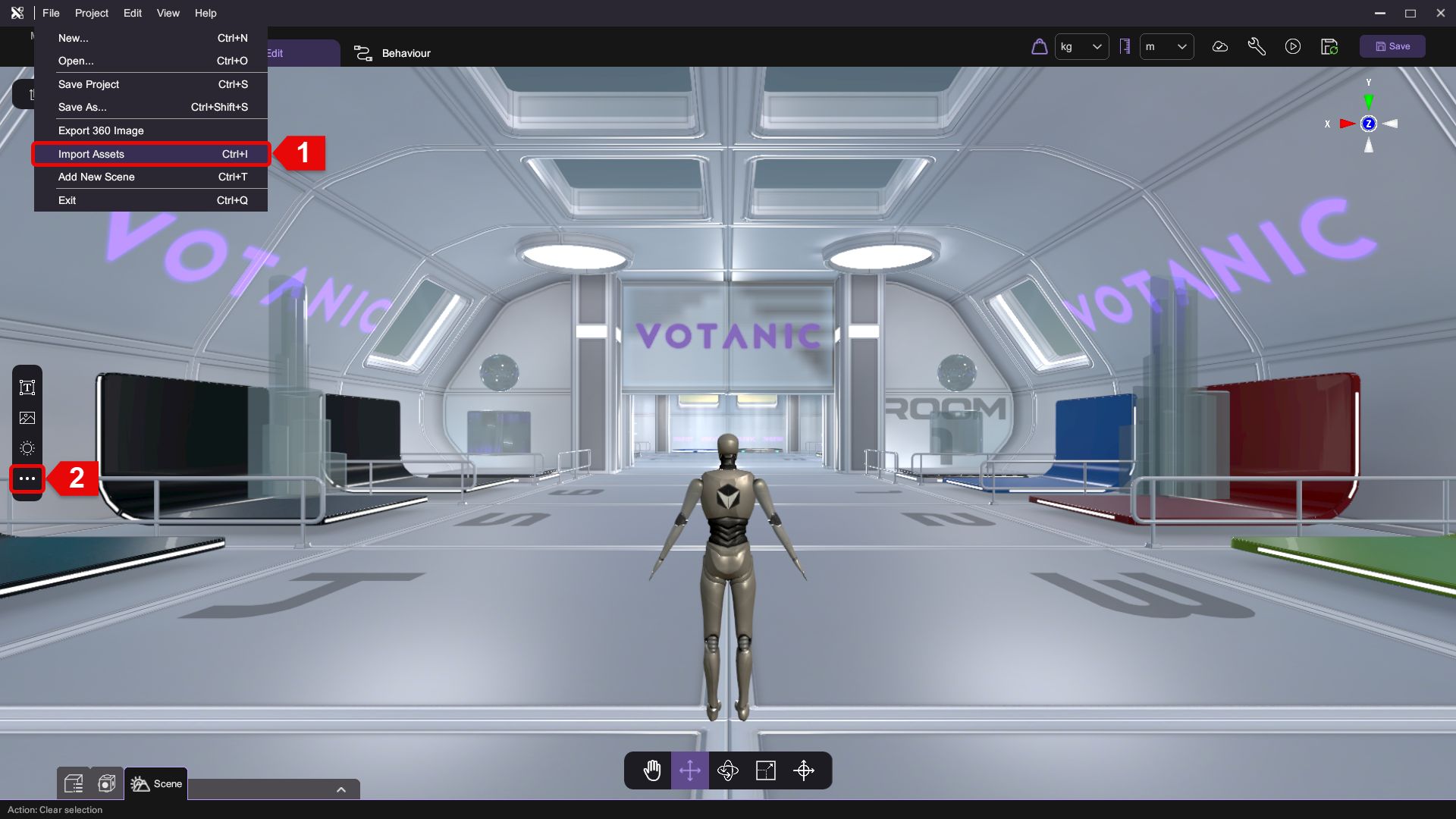
Task: Select the Scene tab at bottom
Action: click(x=156, y=783)
